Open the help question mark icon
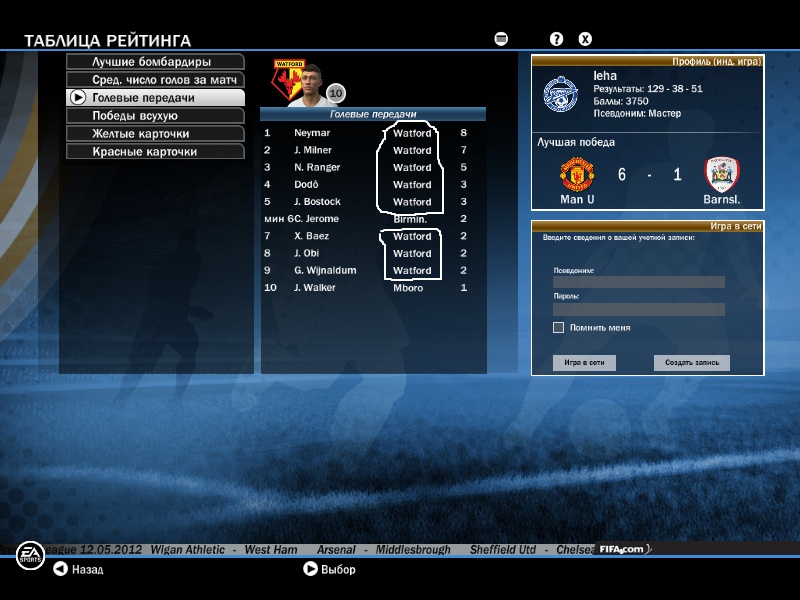This screenshot has height=600, width=800. tap(557, 39)
